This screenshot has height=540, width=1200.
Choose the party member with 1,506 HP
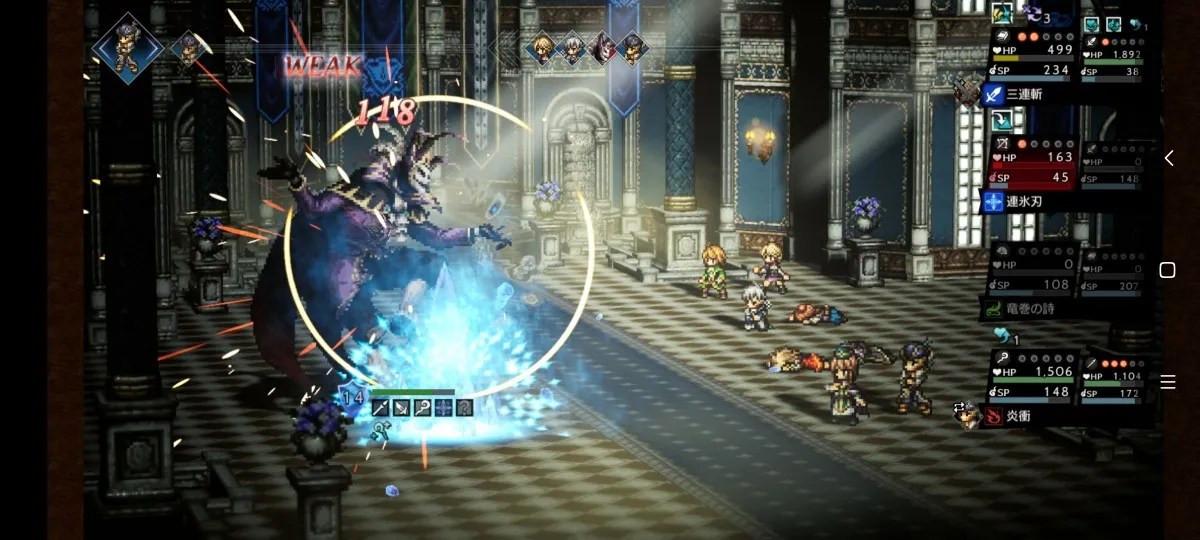coord(1034,380)
